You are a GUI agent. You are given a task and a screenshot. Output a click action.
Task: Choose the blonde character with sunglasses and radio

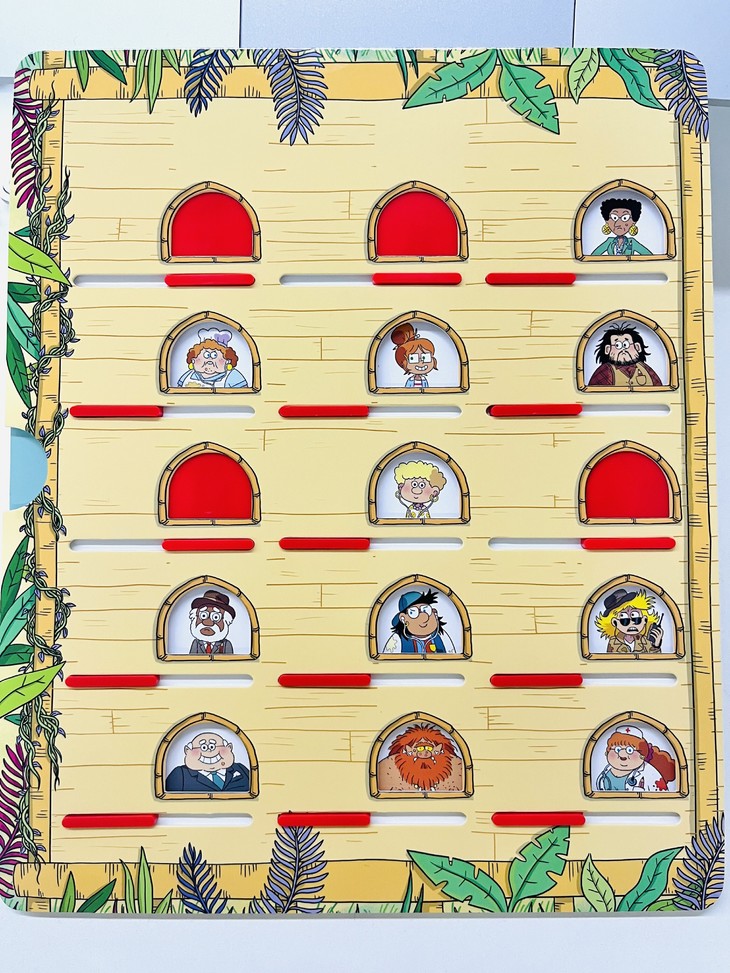tap(631, 622)
